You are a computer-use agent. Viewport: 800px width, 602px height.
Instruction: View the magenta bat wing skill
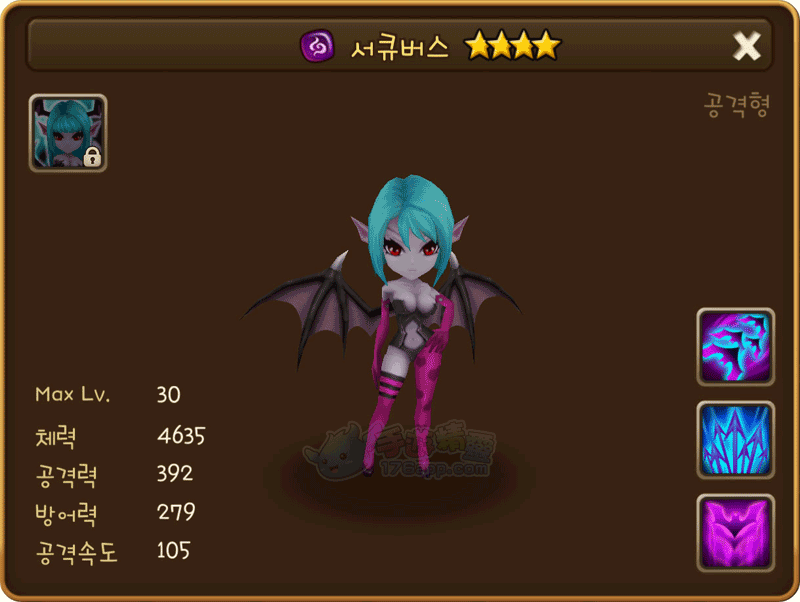coord(735,532)
